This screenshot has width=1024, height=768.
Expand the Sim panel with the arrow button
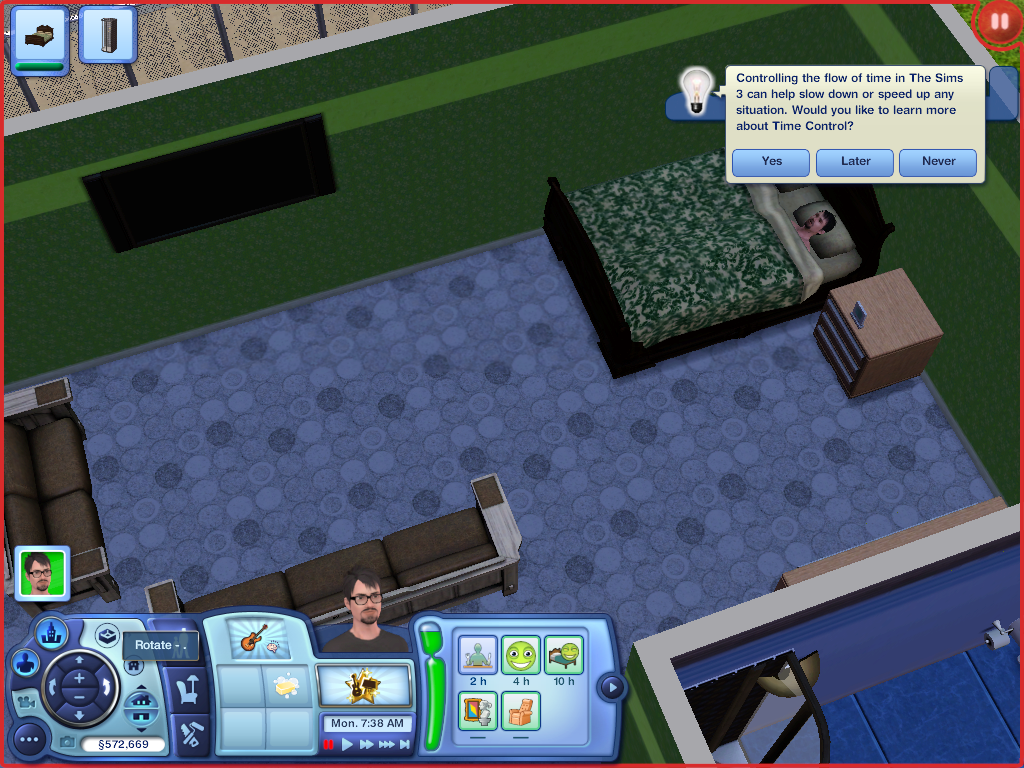point(611,687)
